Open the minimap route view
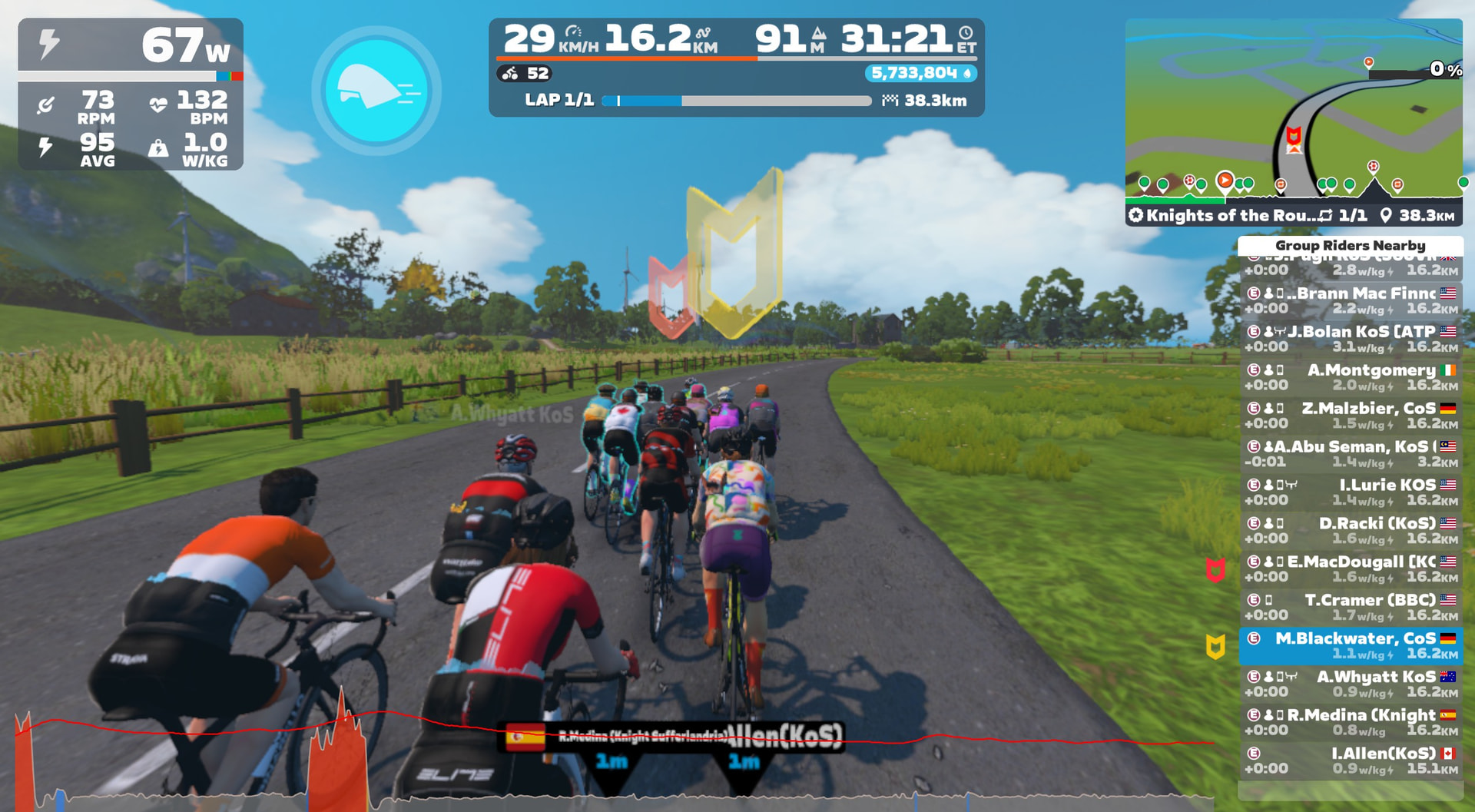 pos(1294,111)
